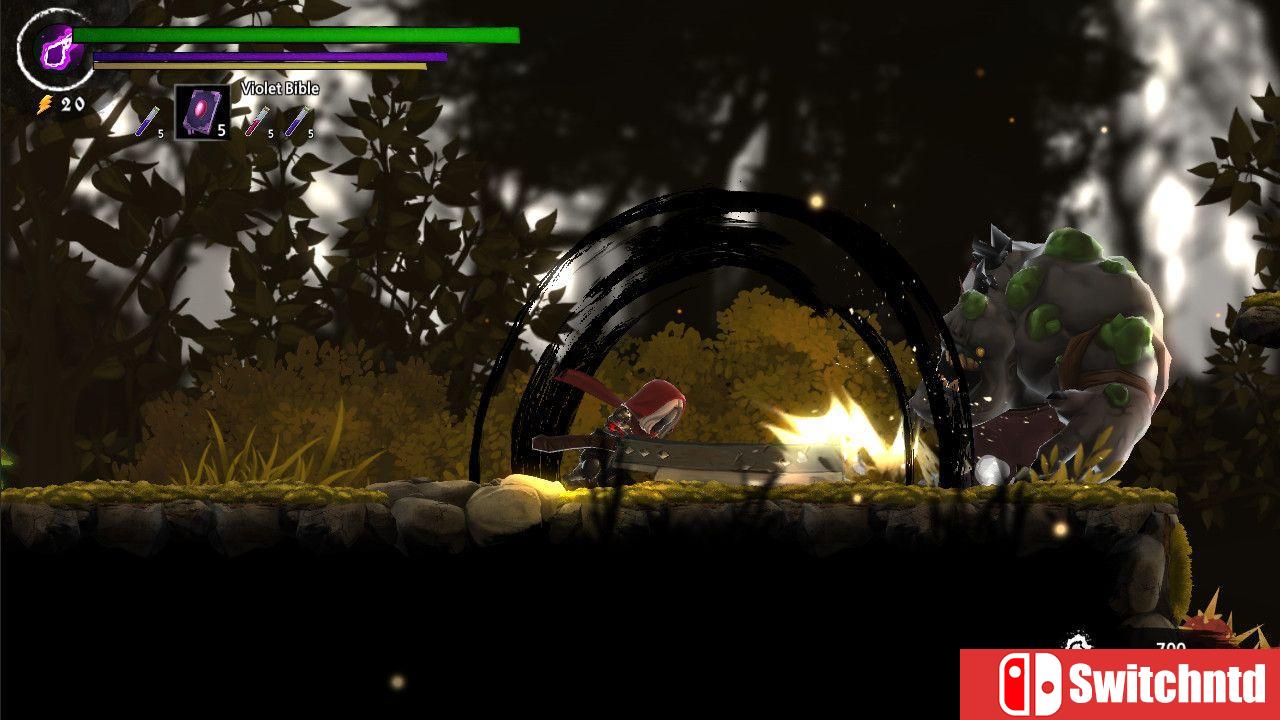
Task: Click the gear currency icon near 700
Action: pyautogui.click(x=1080, y=640)
